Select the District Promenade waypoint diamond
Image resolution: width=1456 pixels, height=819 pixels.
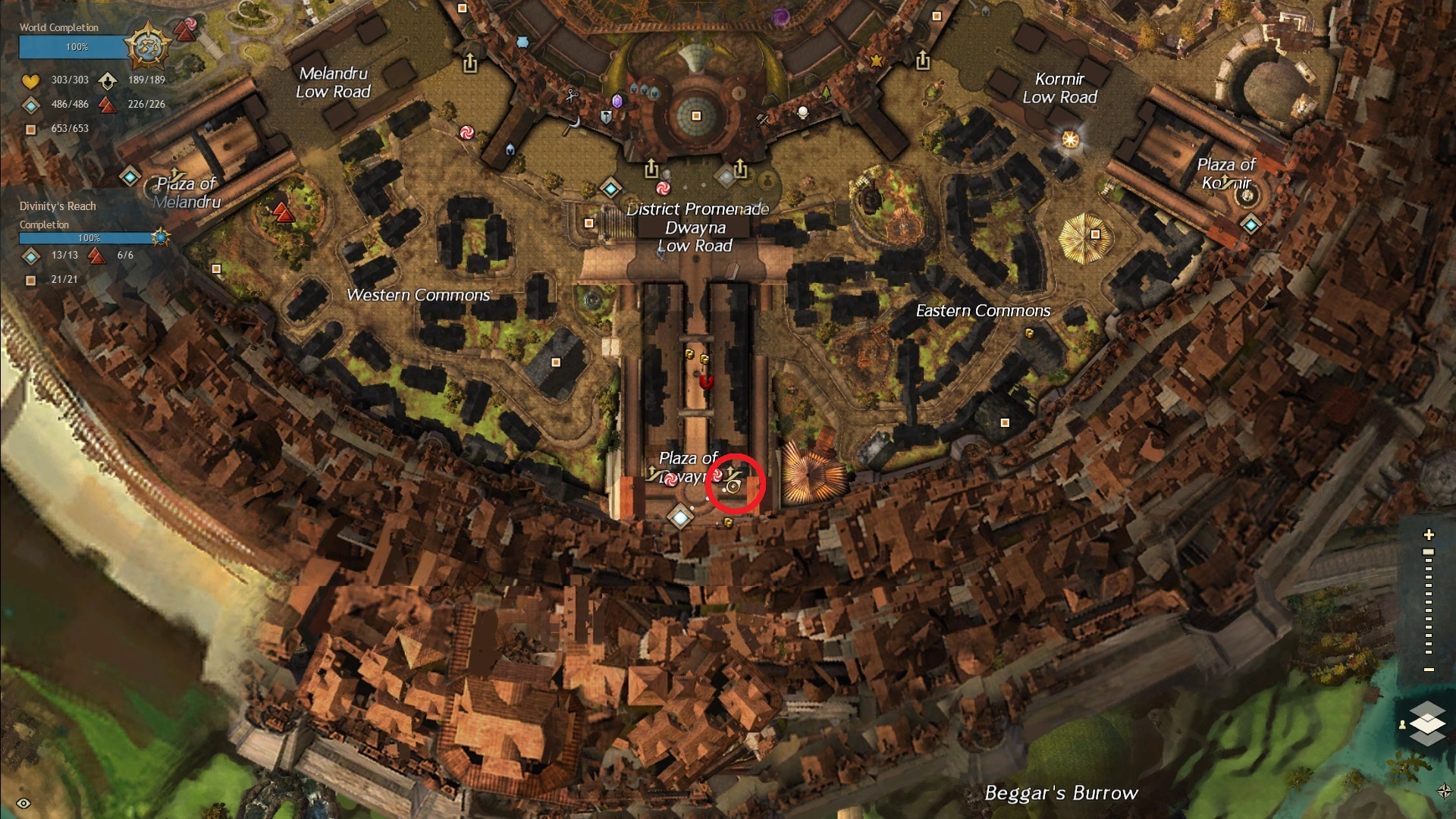(x=610, y=187)
